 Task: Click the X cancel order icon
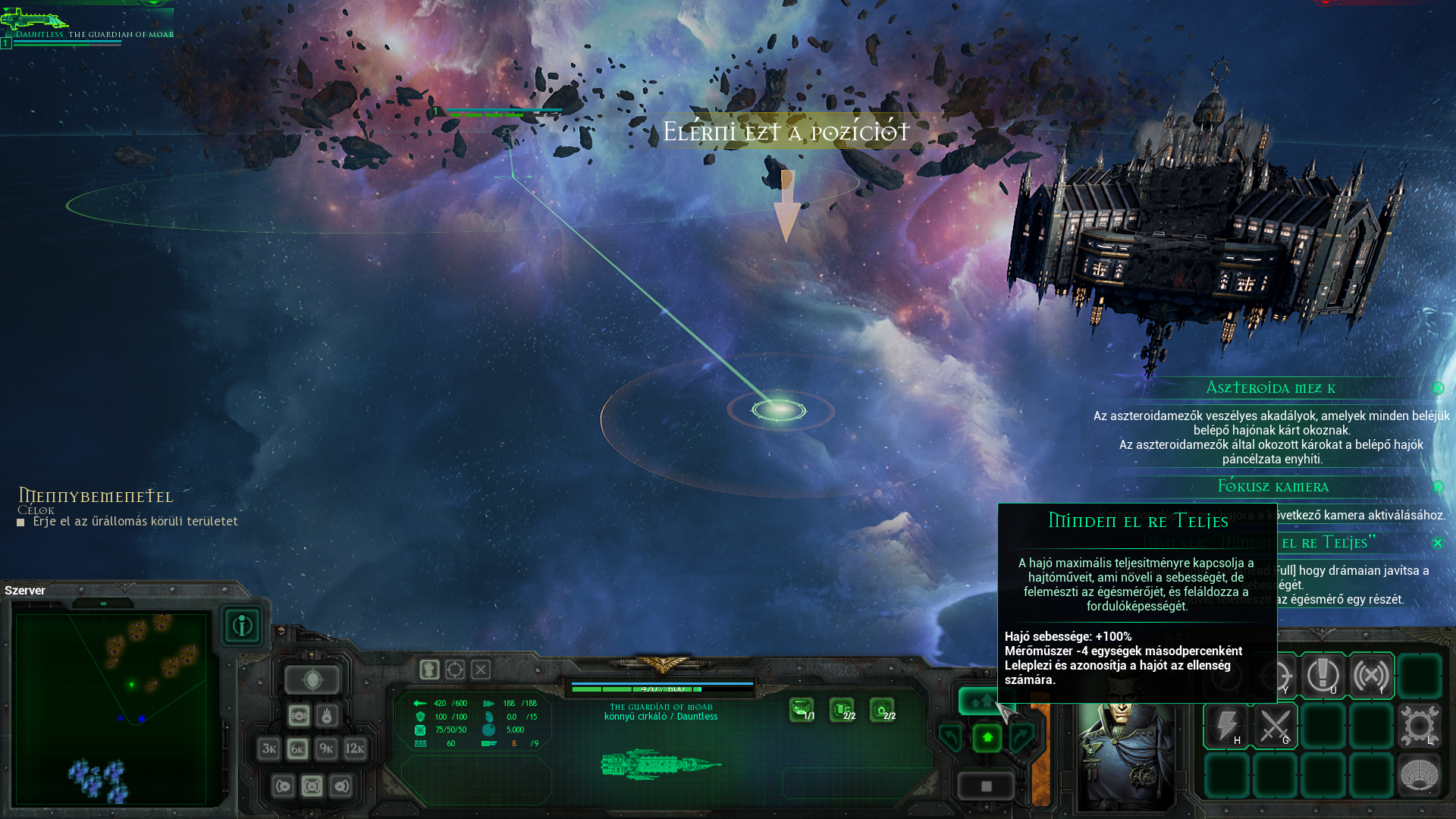(481, 670)
